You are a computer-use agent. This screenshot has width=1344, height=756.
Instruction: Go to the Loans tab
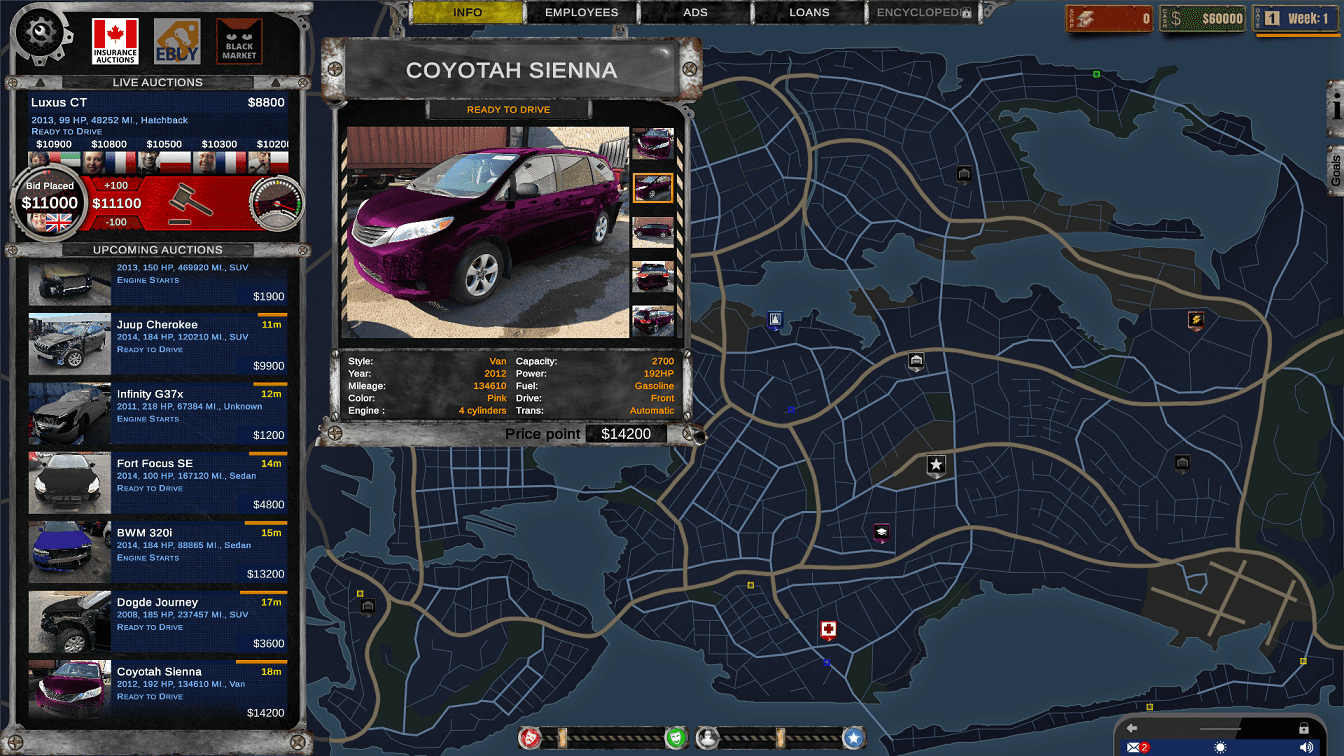(x=809, y=13)
